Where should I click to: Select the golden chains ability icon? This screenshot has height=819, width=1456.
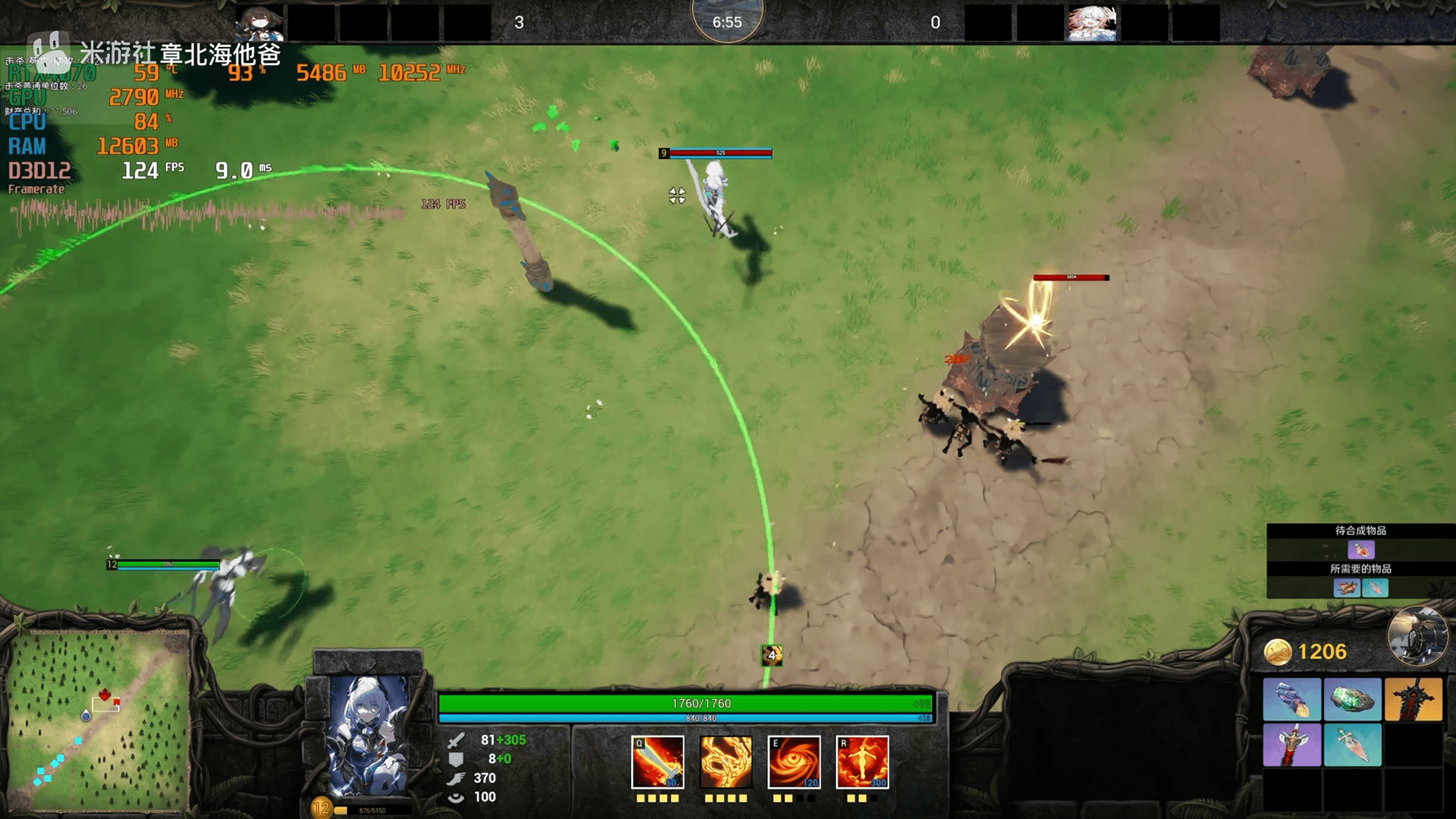click(725, 762)
